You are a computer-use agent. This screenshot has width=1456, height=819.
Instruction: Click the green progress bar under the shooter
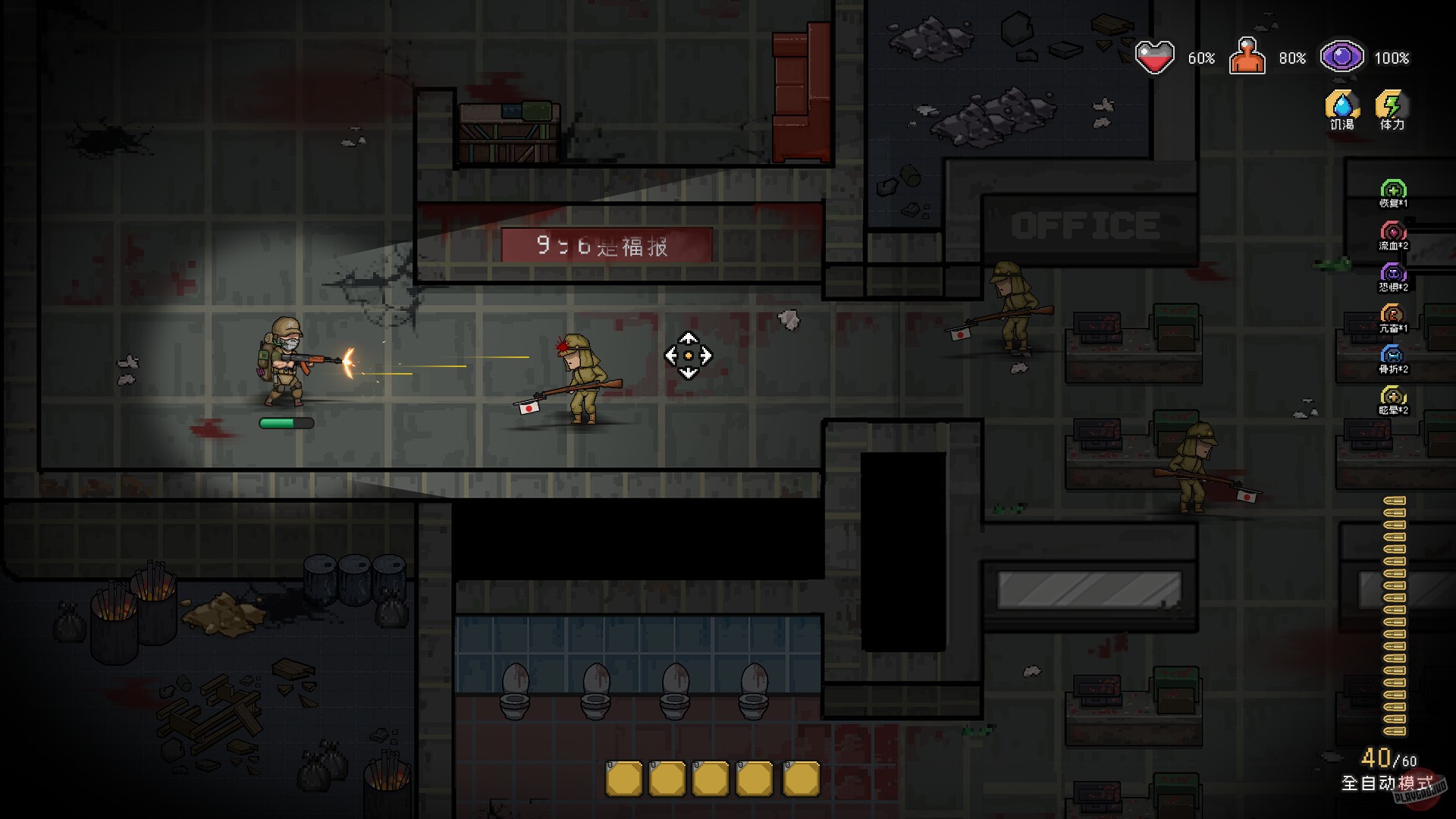coord(287,422)
